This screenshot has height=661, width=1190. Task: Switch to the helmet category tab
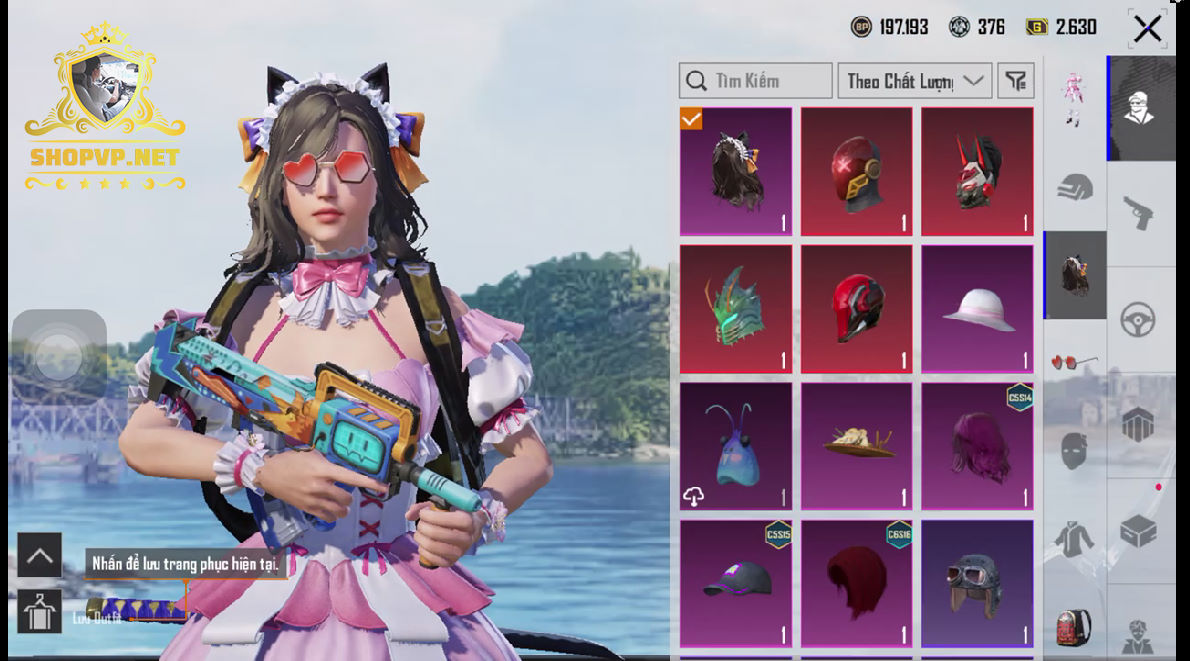point(1075,187)
